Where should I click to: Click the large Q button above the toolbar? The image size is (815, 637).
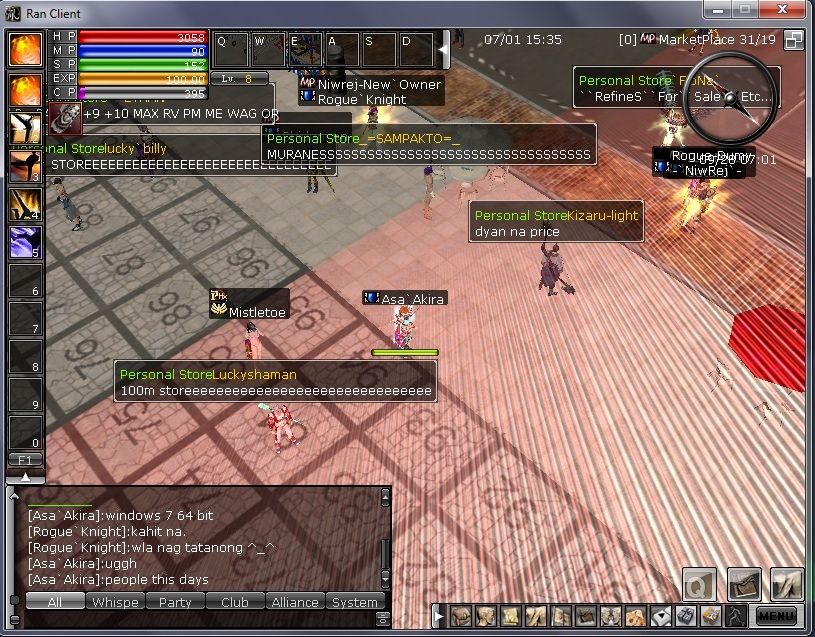point(700,584)
